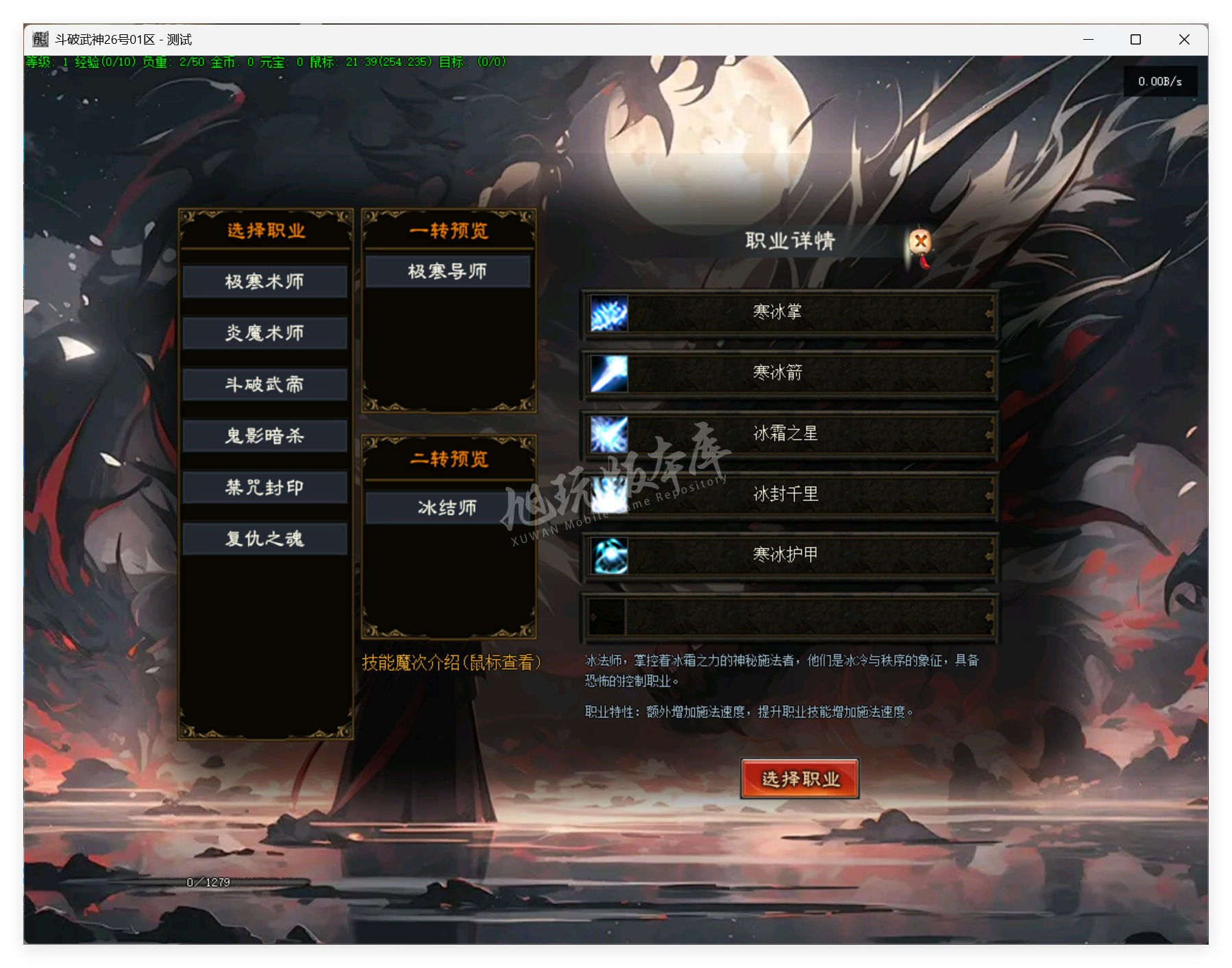Image resolution: width=1232 pixels, height=968 pixels.
Task: Click the empty sixth skill slot icon
Action: pyautogui.click(x=608, y=616)
